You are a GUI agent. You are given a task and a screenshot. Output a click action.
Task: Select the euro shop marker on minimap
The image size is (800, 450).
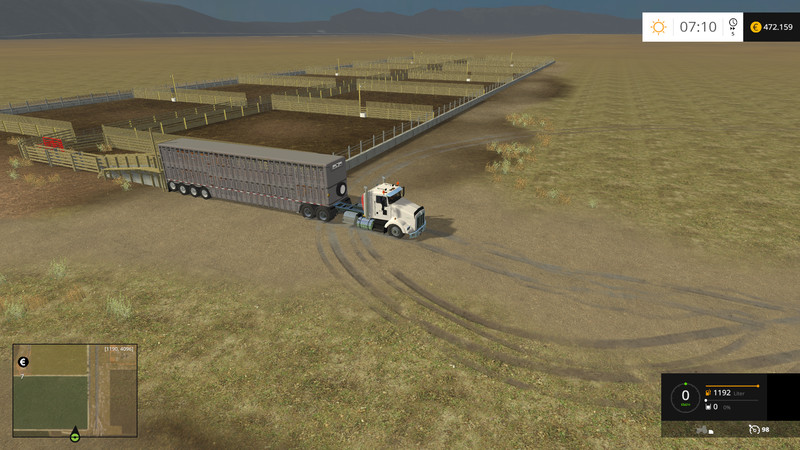[x=23, y=362]
